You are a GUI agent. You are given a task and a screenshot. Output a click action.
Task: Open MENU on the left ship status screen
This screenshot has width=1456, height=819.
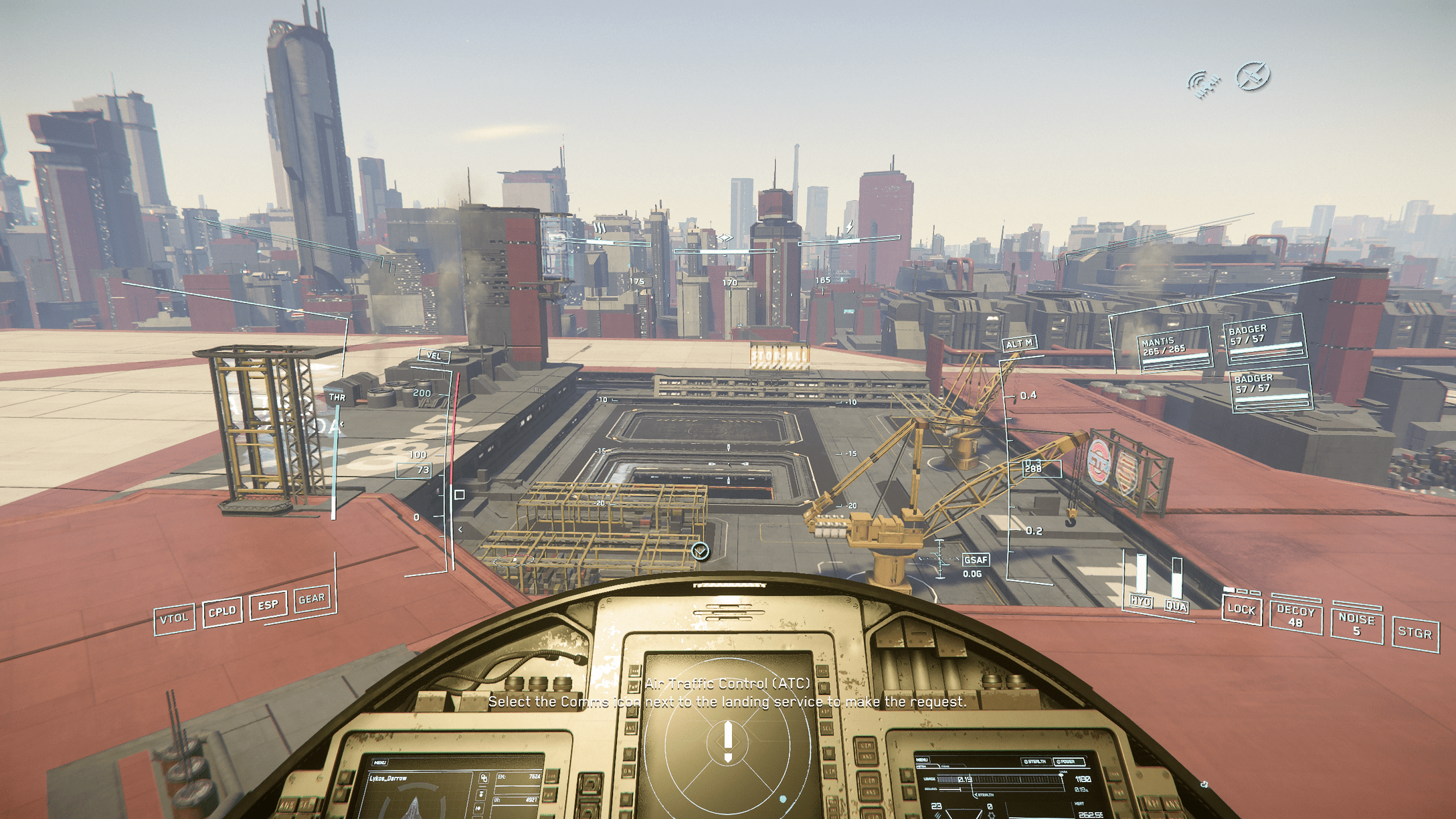pos(380,762)
